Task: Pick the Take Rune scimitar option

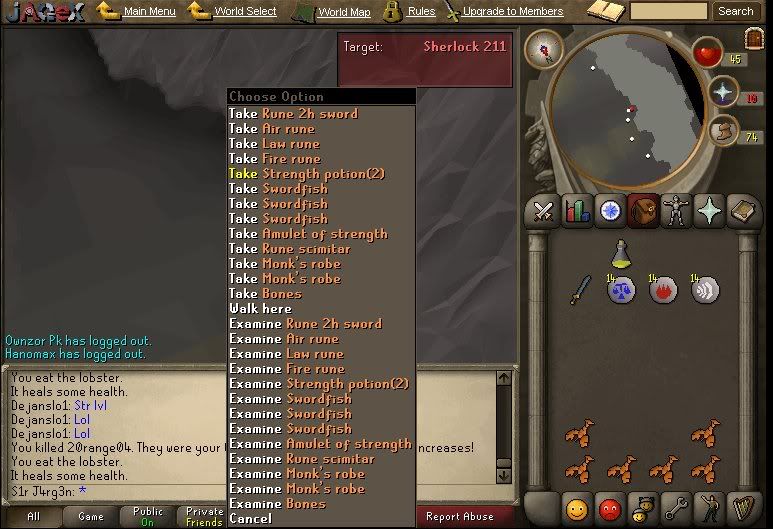Action: coord(290,249)
